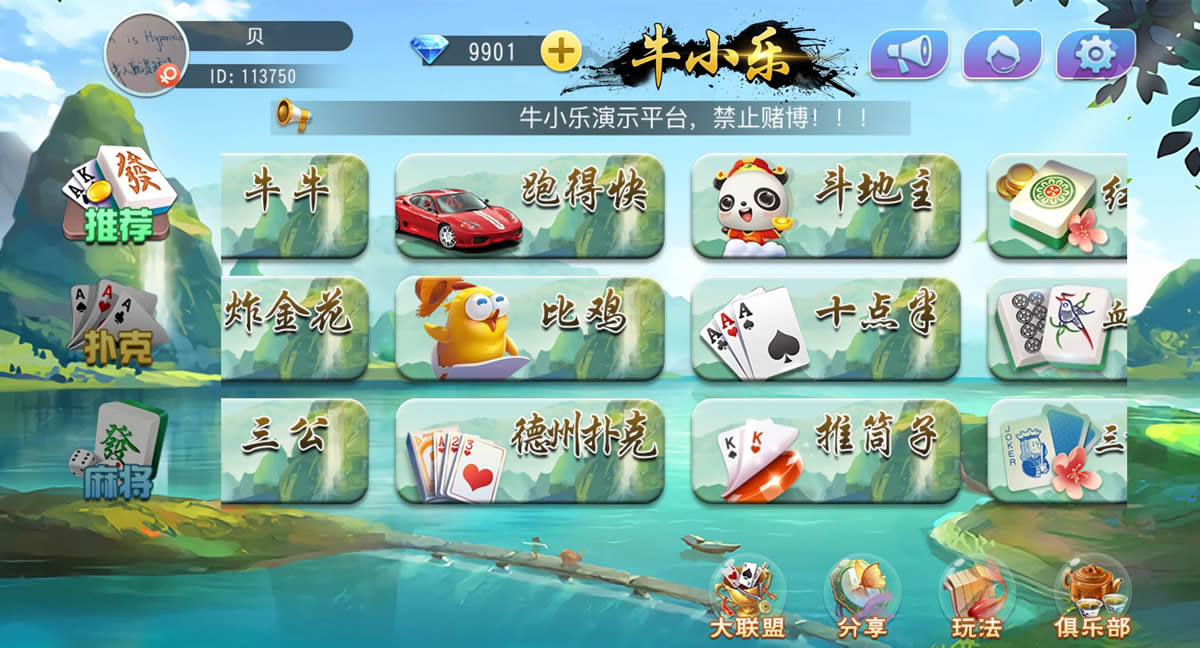View the 玩法 rules icon
The image size is (1200, 648).
point(976,600)
